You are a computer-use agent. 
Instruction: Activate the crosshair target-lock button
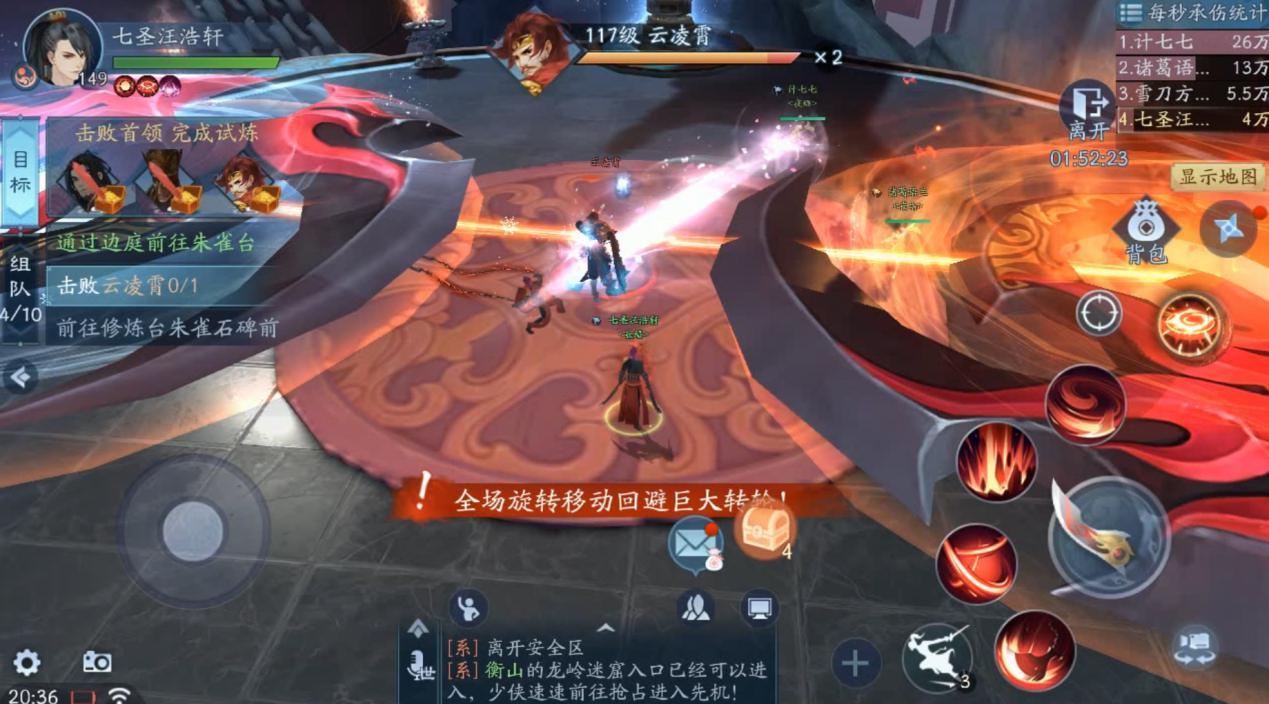[1098, 315]
